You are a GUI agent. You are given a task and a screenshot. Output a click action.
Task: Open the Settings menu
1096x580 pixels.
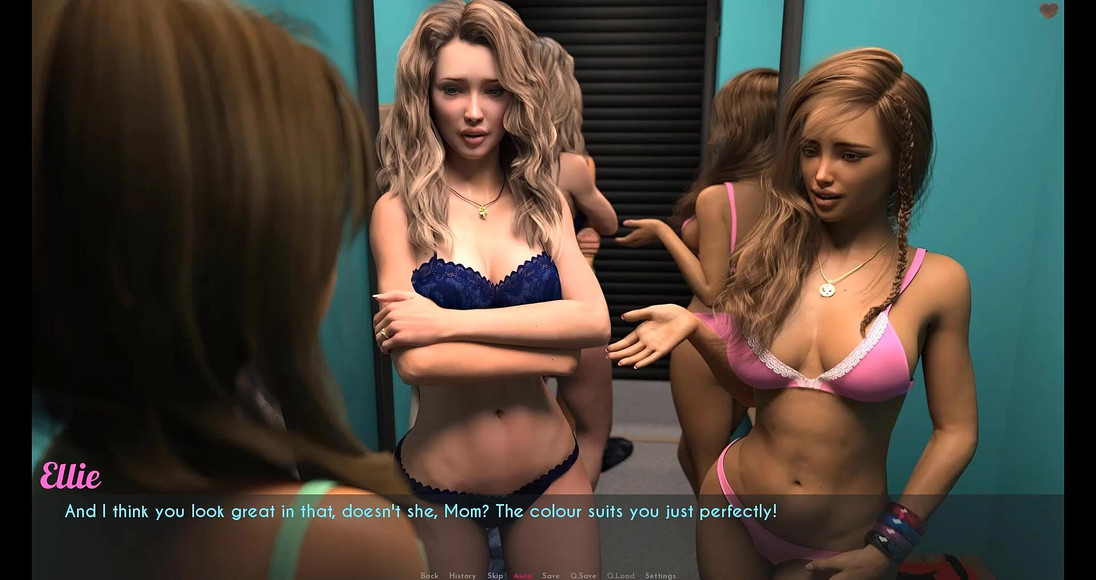660,575
